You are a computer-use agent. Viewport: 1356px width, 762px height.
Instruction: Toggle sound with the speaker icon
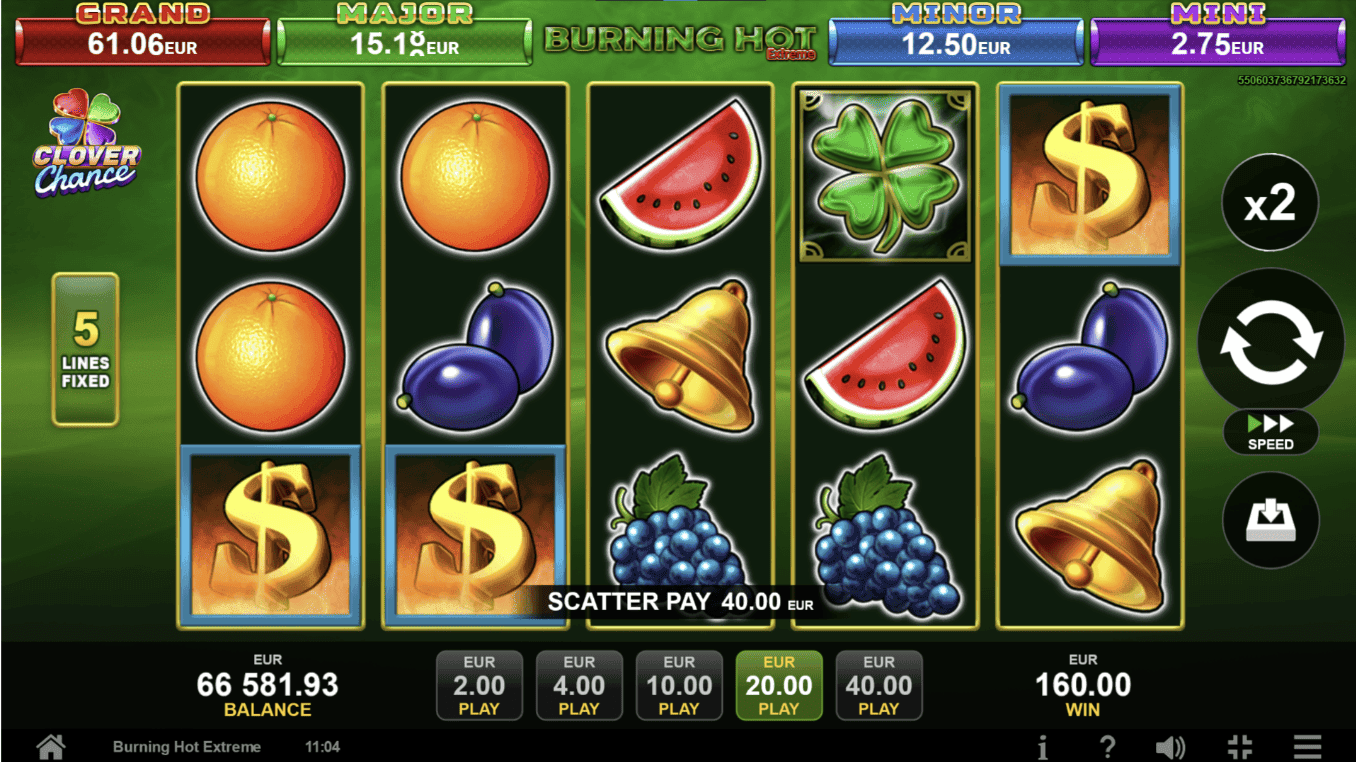[x=1170, y=746]
